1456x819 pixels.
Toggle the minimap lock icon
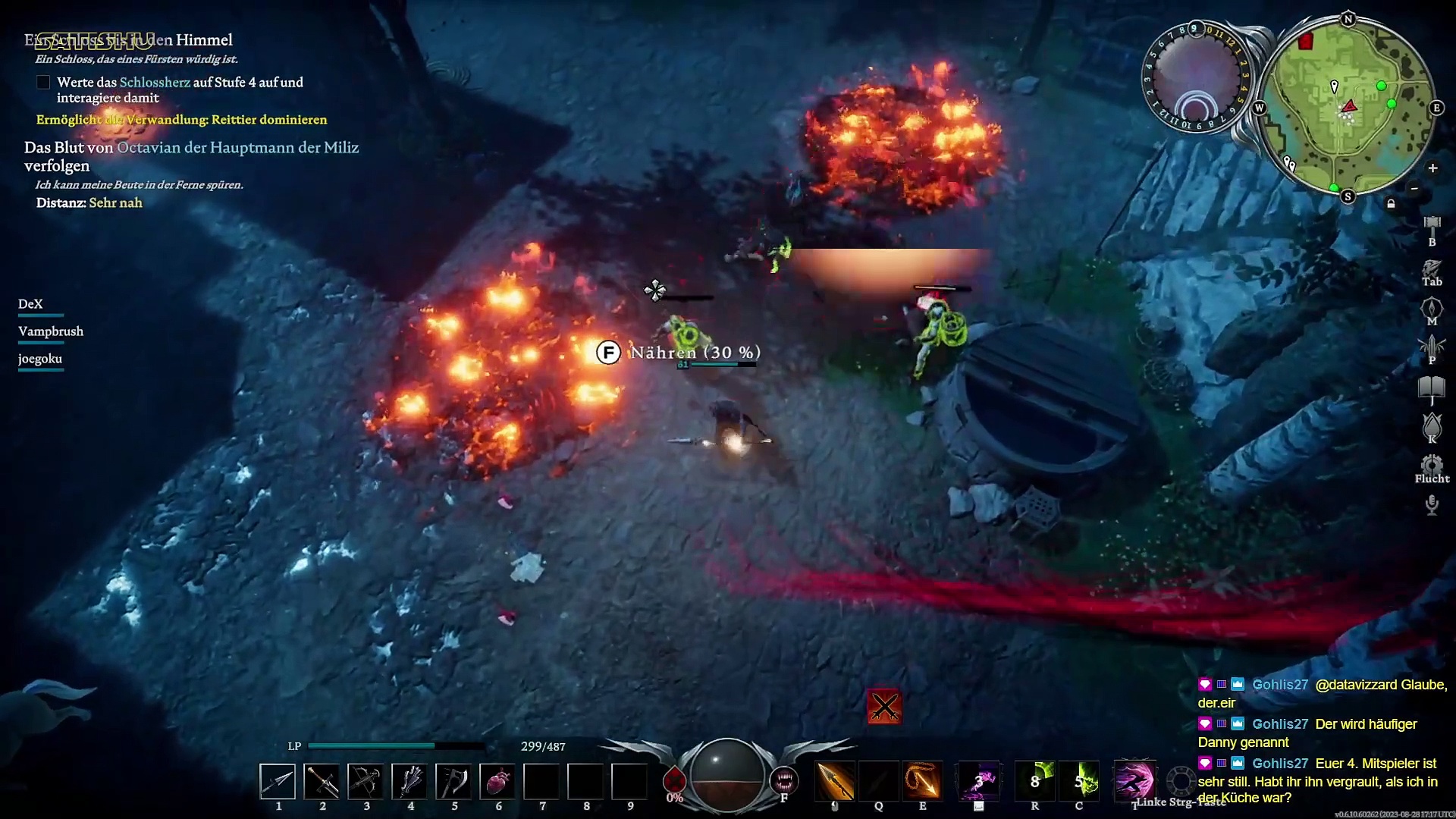[x=1391, y=203]
